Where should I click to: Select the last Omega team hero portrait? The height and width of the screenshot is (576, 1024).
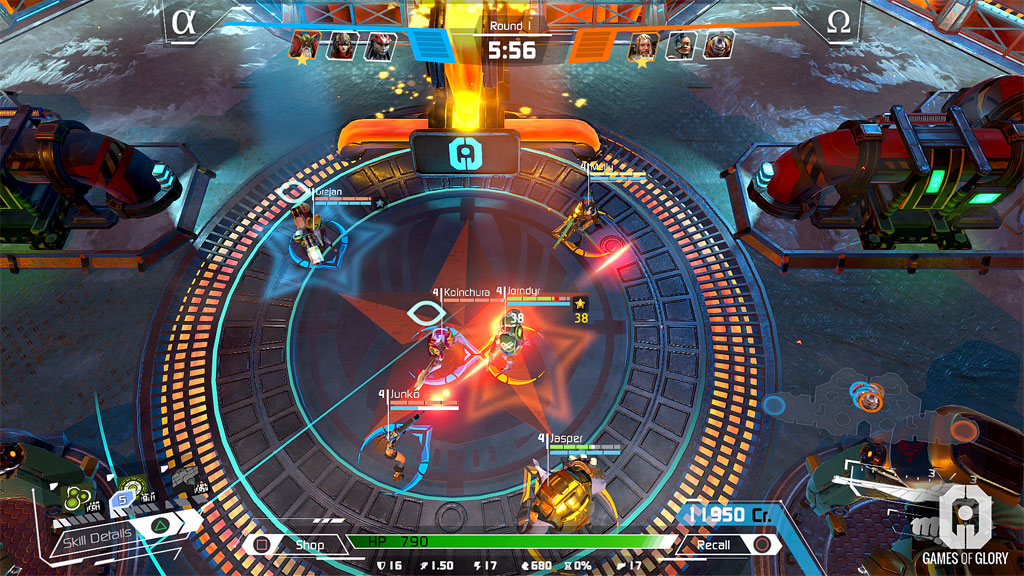pos(718,45)
